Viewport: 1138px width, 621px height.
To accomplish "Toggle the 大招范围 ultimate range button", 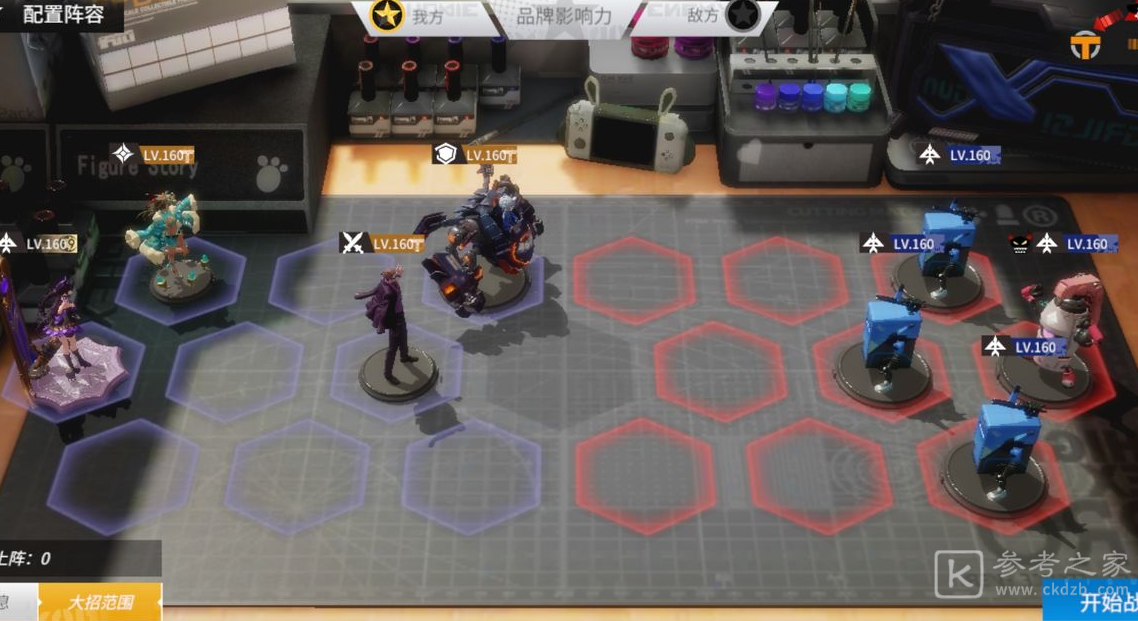I will (100, 602).
